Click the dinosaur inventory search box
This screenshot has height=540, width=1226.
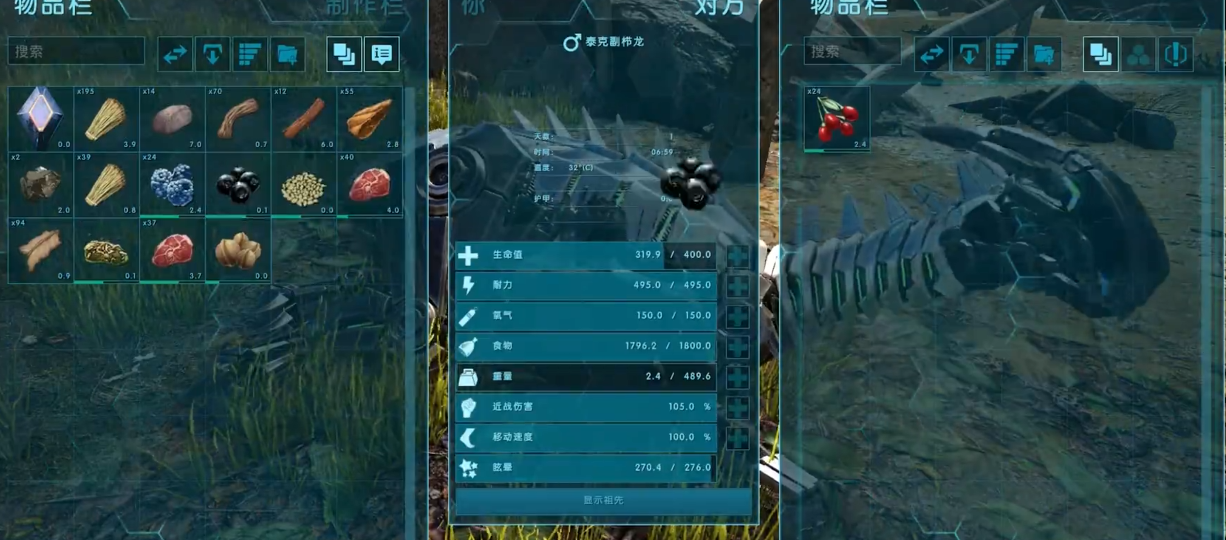click(852, 52)
